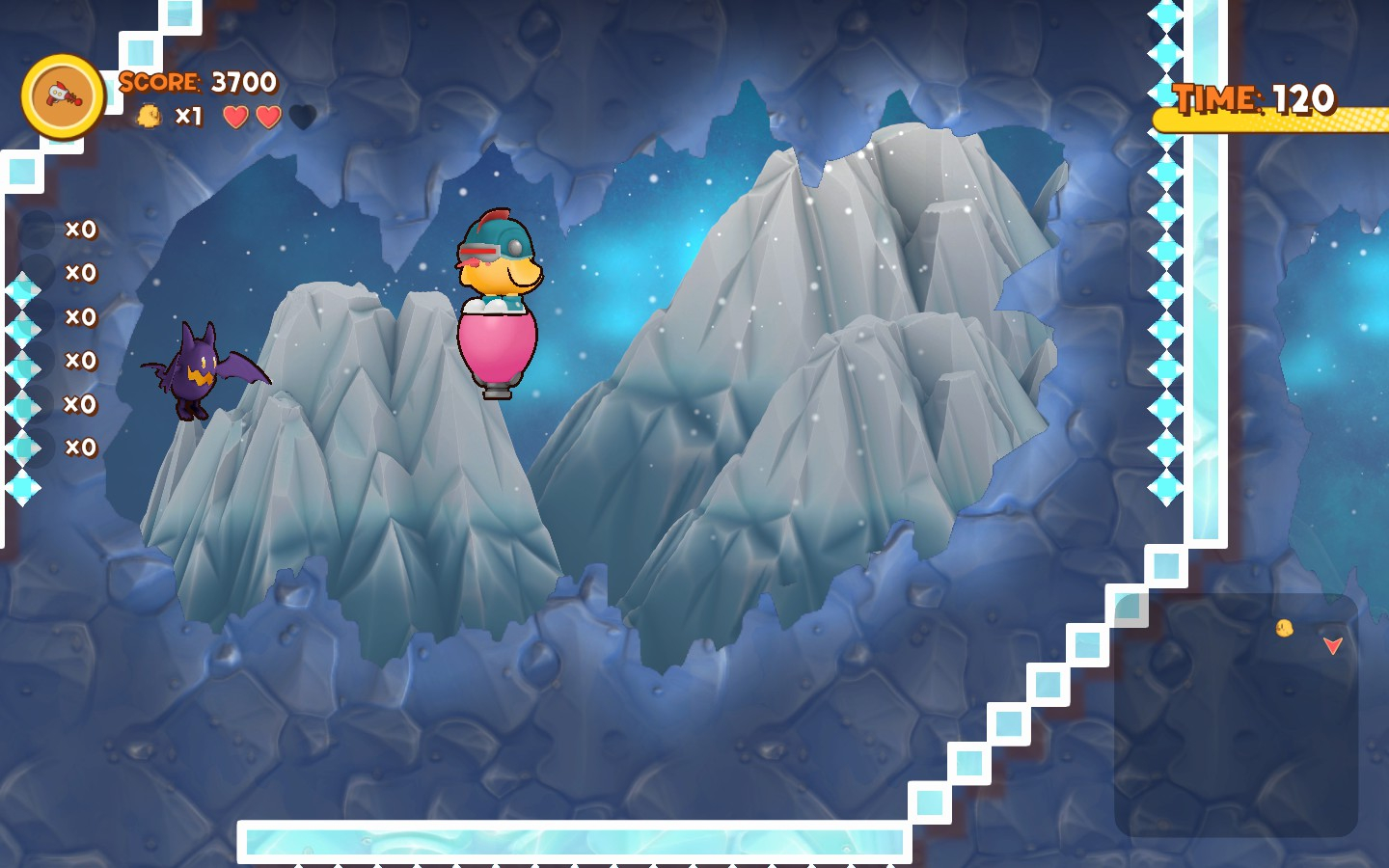Select the red arrow marker on minimap

point(1332,645)
